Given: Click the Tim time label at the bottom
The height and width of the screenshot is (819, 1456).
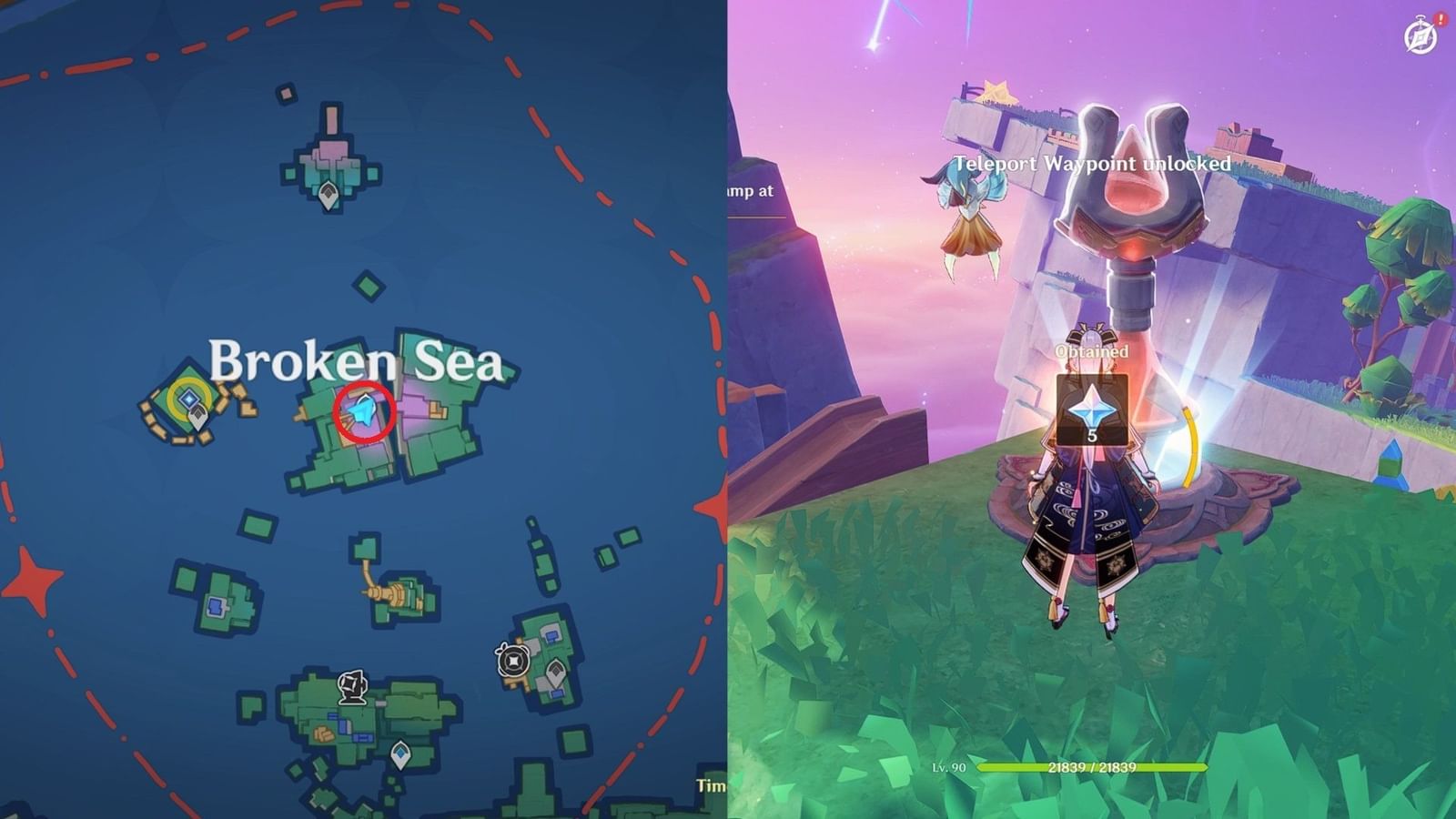Looking at the screenshot, I should point(710,784).
